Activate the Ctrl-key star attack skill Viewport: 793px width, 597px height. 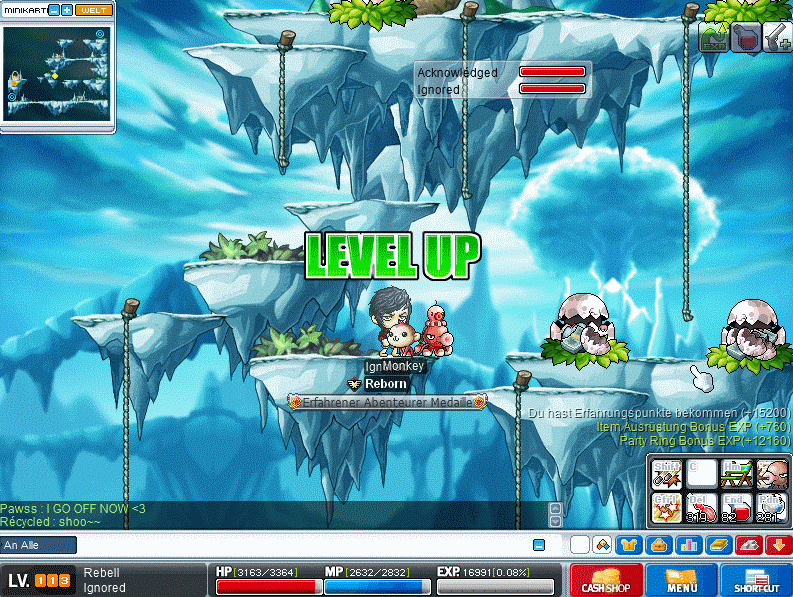[666, 507]
